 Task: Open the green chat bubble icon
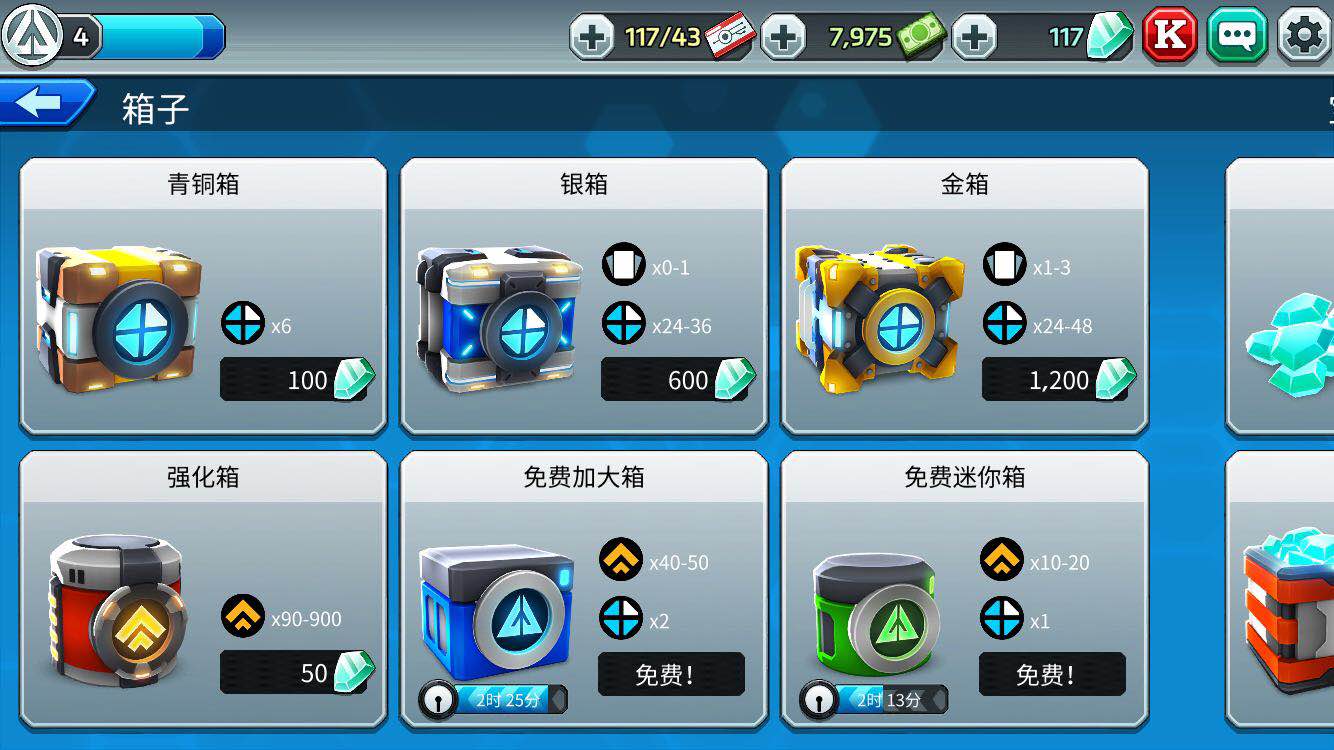coord(1237,35)
